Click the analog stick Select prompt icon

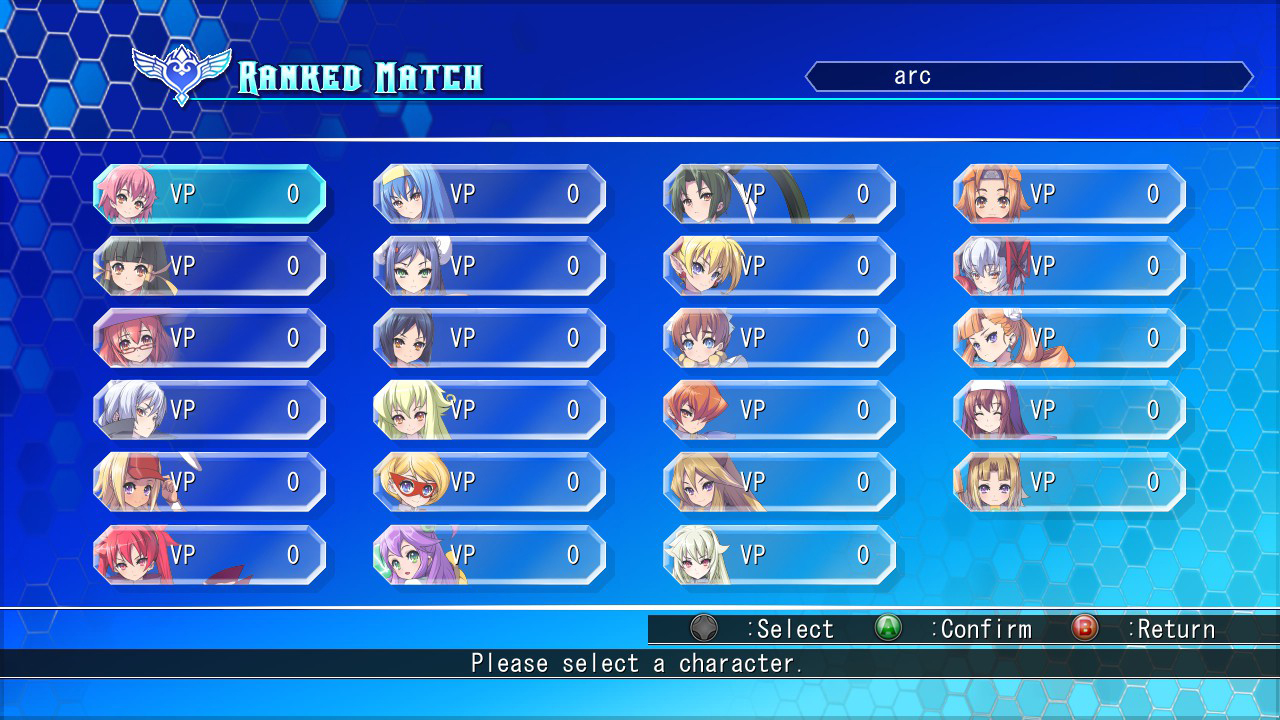click(703, 630)
